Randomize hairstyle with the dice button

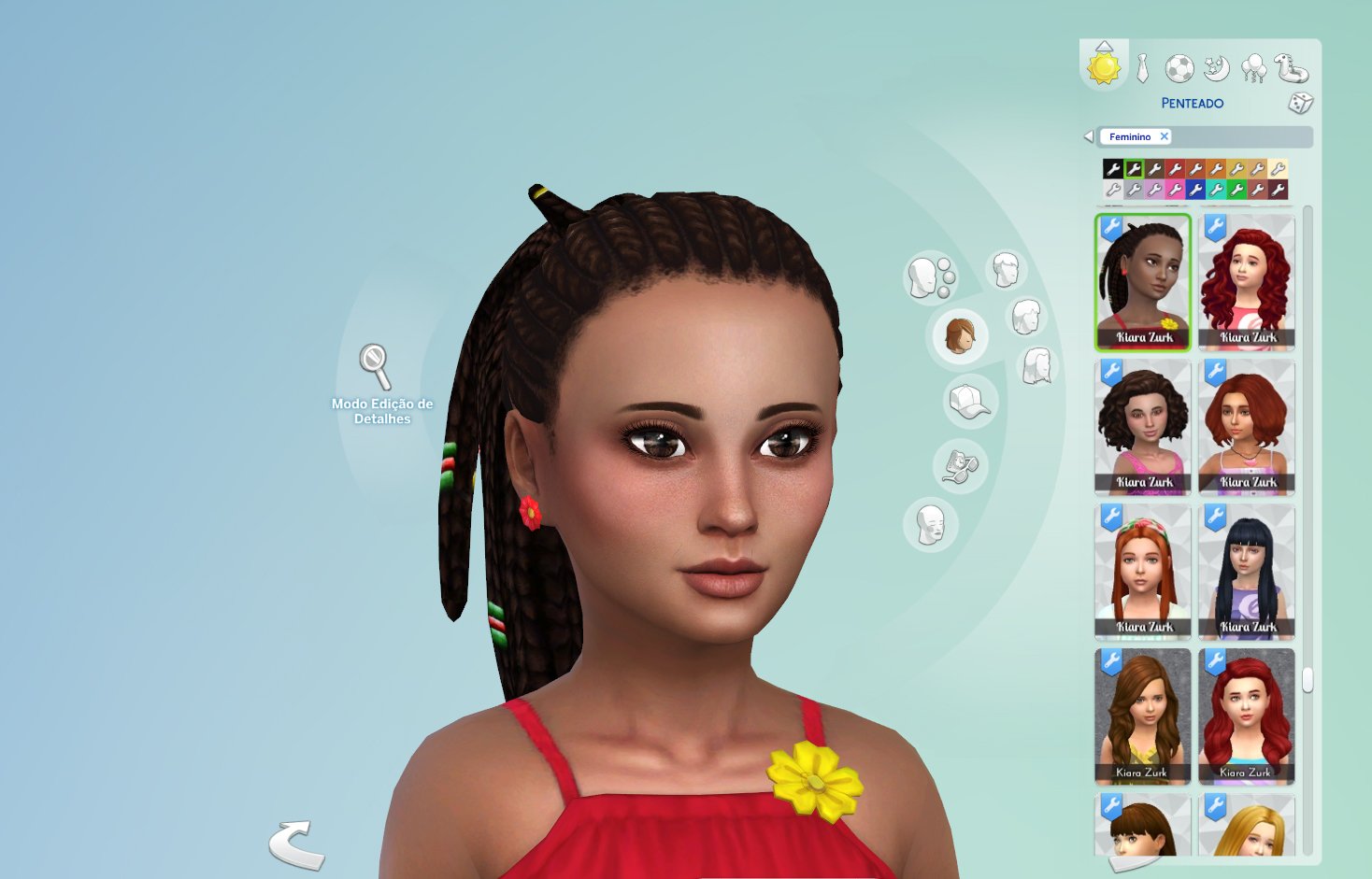pyautogui.click(x=1300, y=103)
